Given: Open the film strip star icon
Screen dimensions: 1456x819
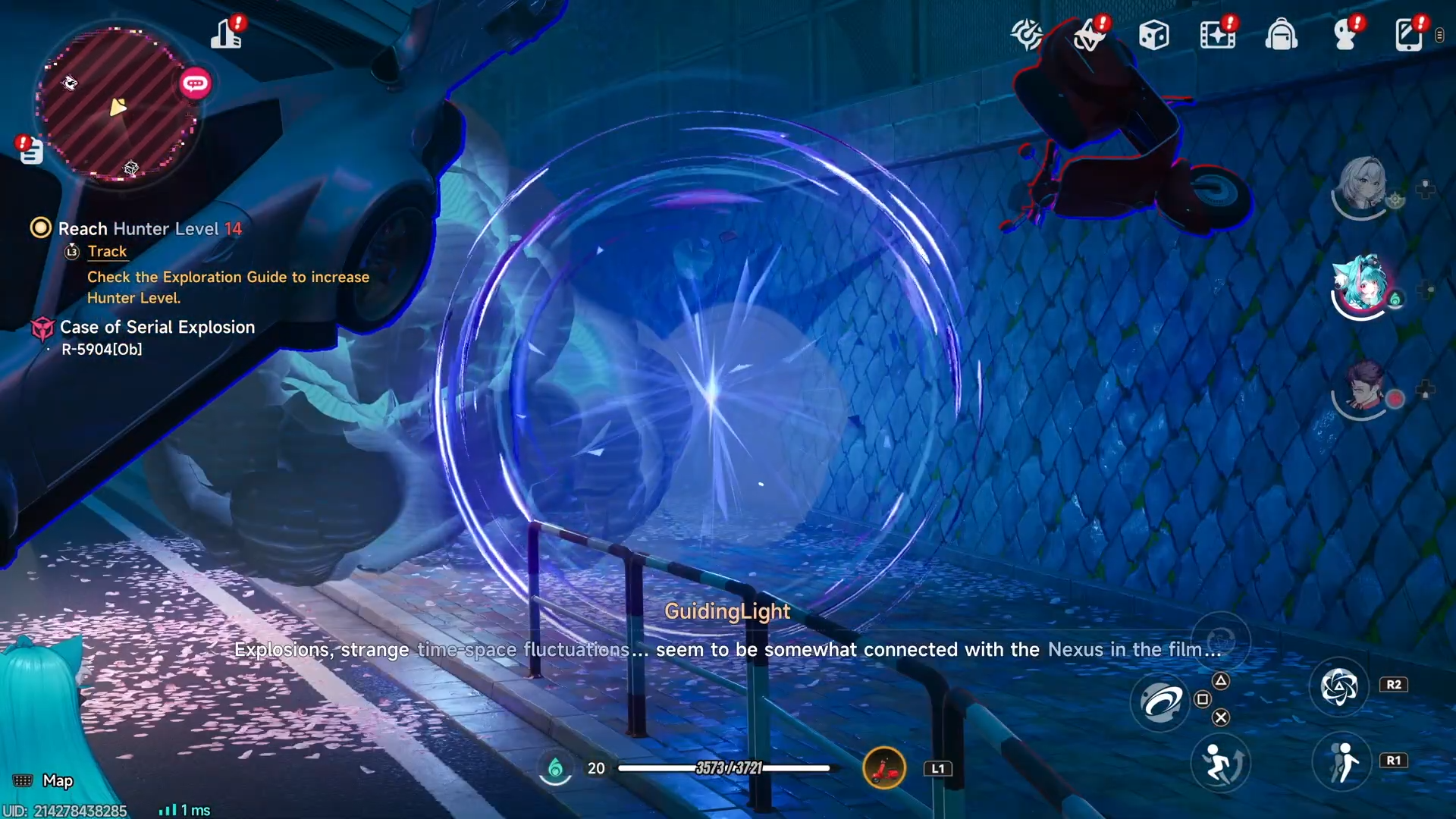Looking at the screenshot, I should 1217,35.
